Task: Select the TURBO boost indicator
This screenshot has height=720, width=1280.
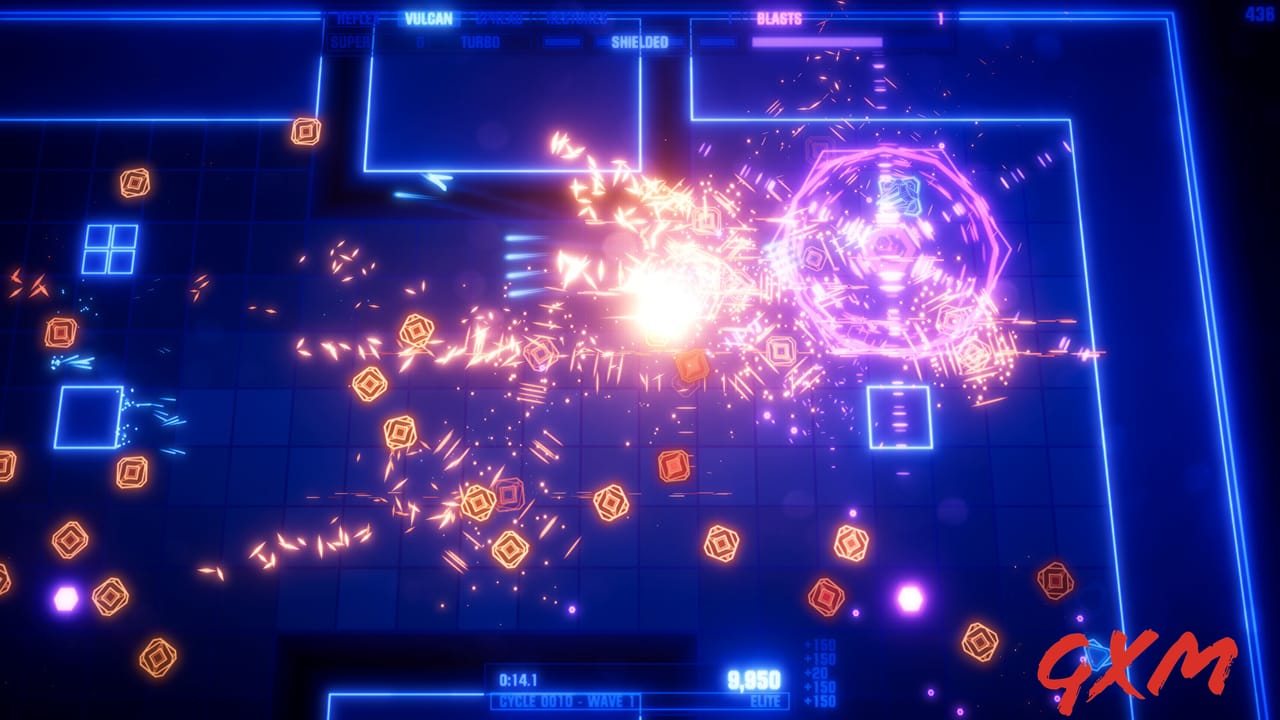Action: [x=480, y=41]
